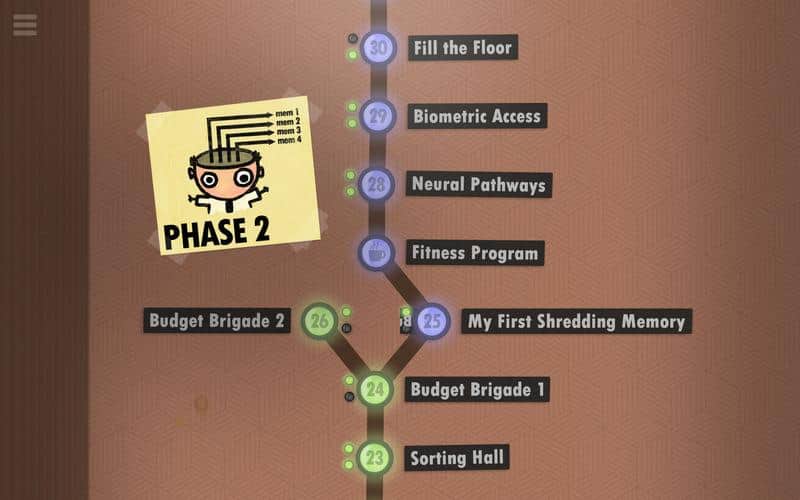The image size is (800, 500).
Task: Start level 25 My First Shredding Memory
Action: (433, 321)
